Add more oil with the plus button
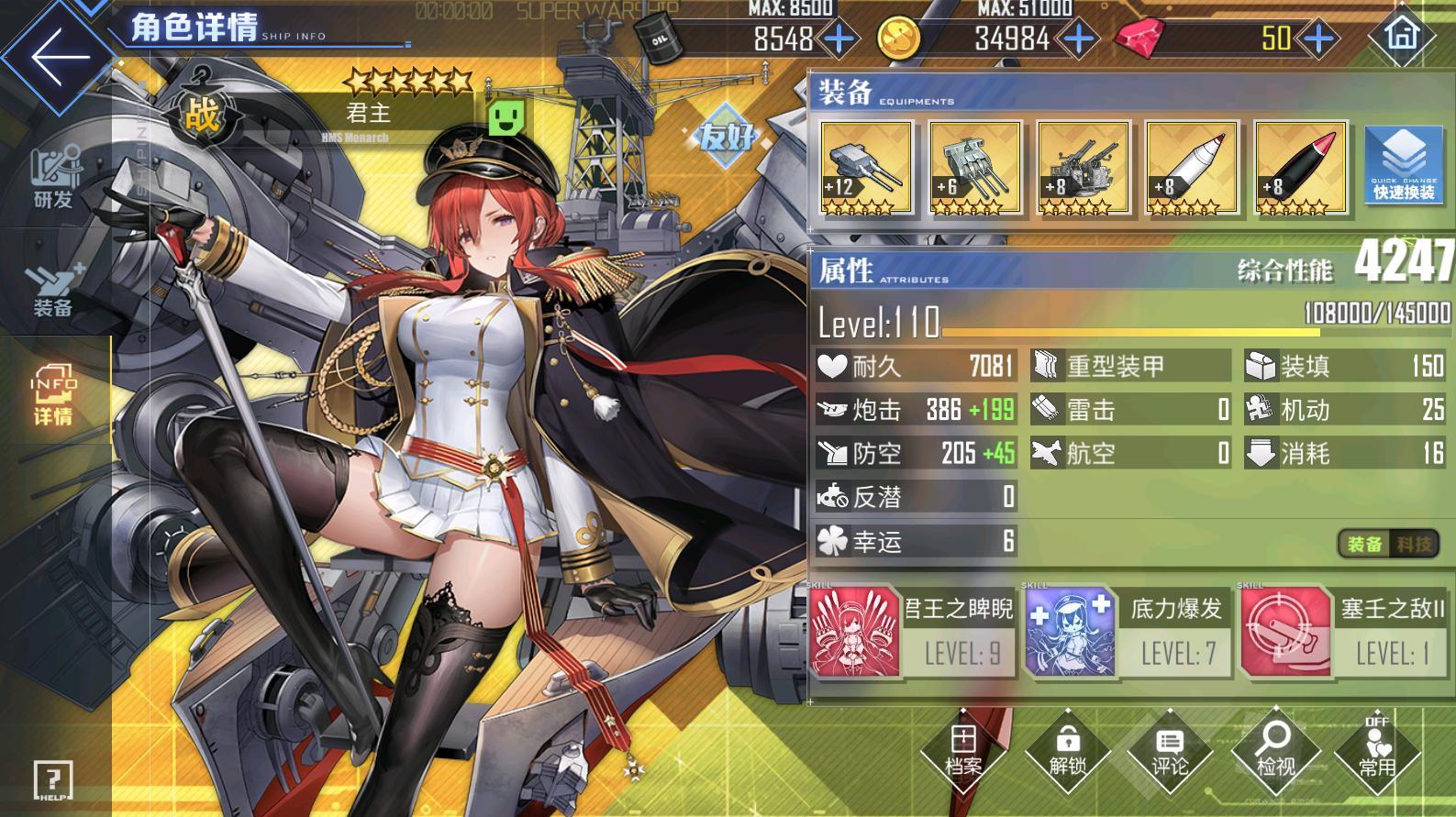Screen dimensions: 1456x817 [x=839, y=39]
